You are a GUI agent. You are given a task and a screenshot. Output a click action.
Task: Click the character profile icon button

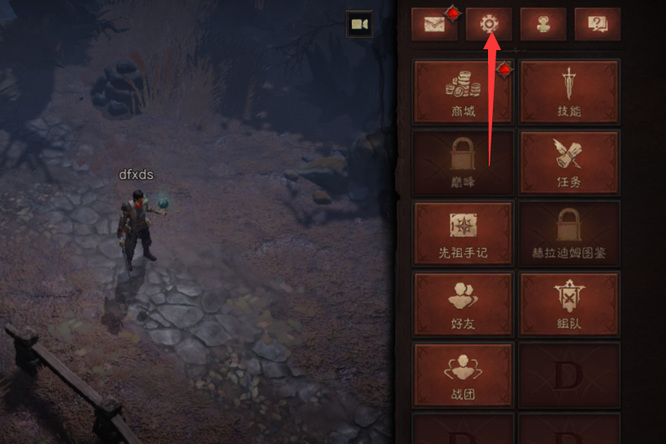pyautogui.click(x=543, y=23)
